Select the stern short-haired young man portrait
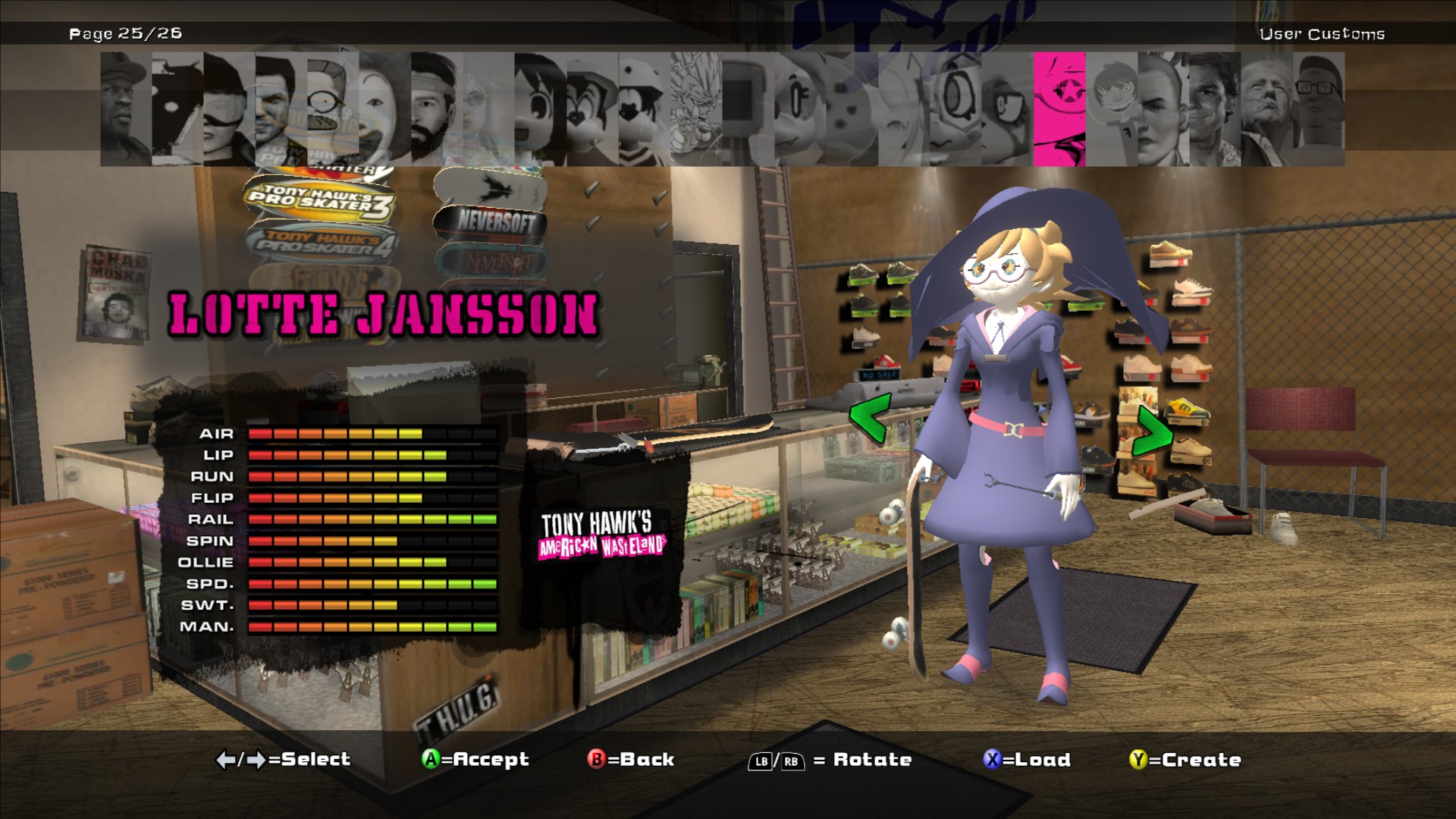 1163,109
